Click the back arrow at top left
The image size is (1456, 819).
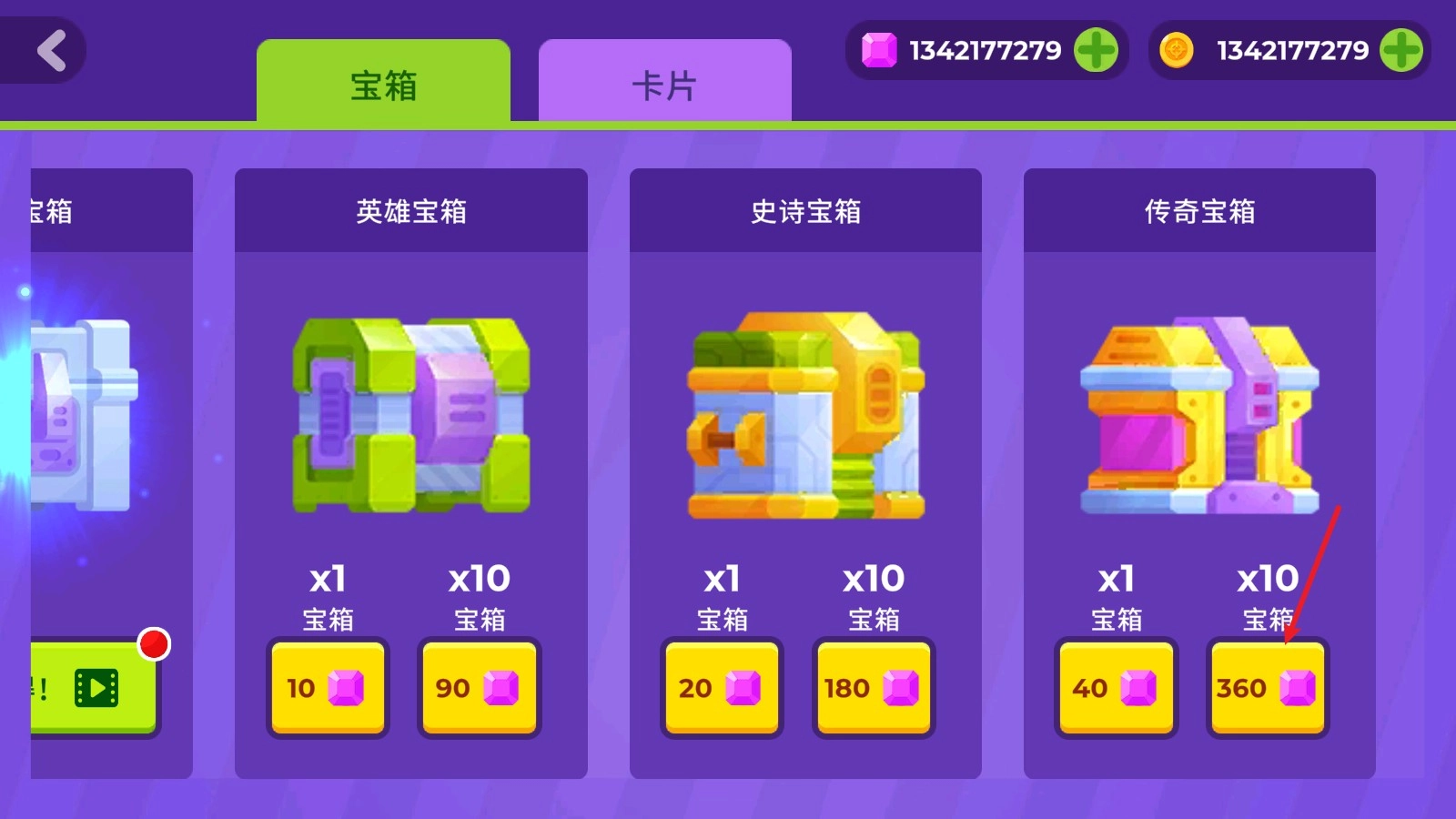click(50, 50)
